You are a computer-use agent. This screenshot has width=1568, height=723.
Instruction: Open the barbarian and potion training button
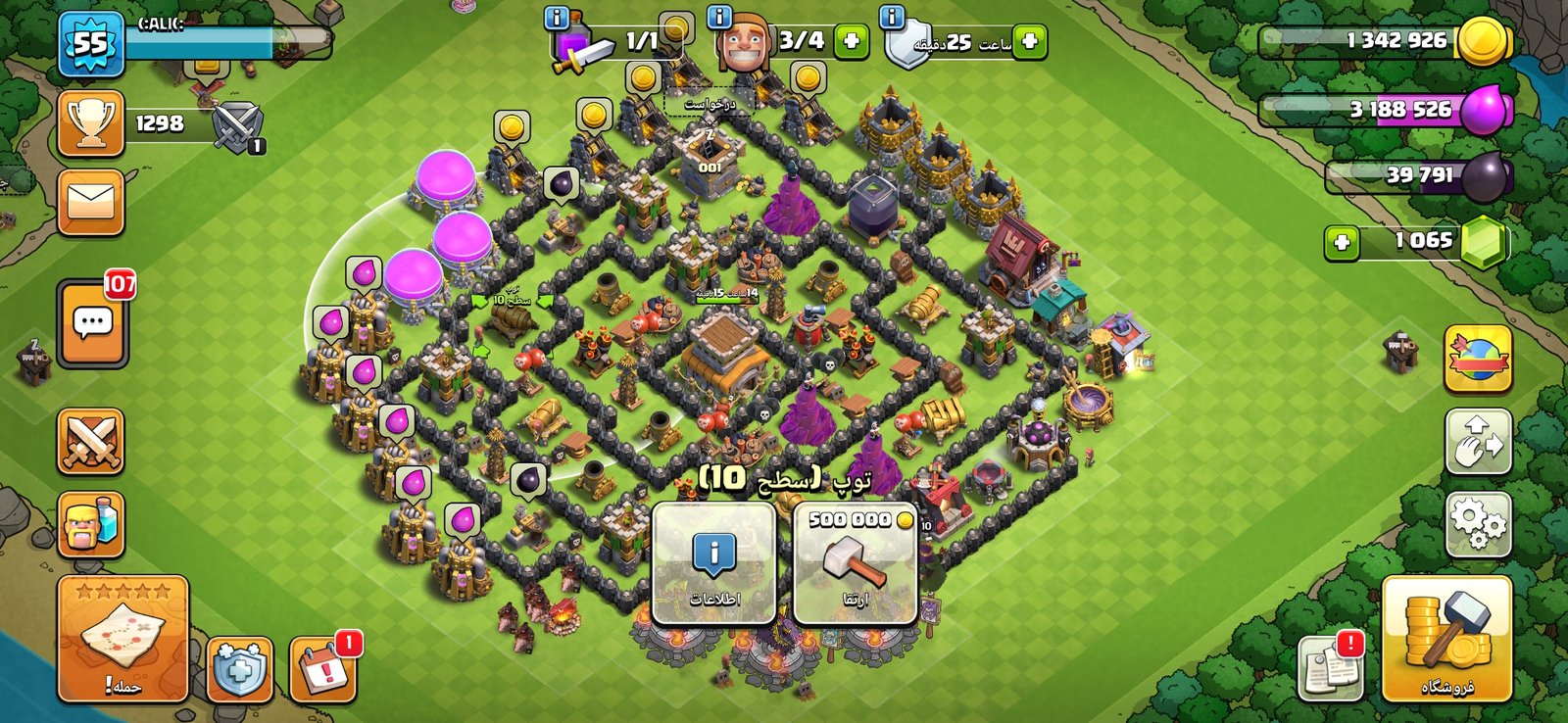pyautogui.click(x=91, y=525)
